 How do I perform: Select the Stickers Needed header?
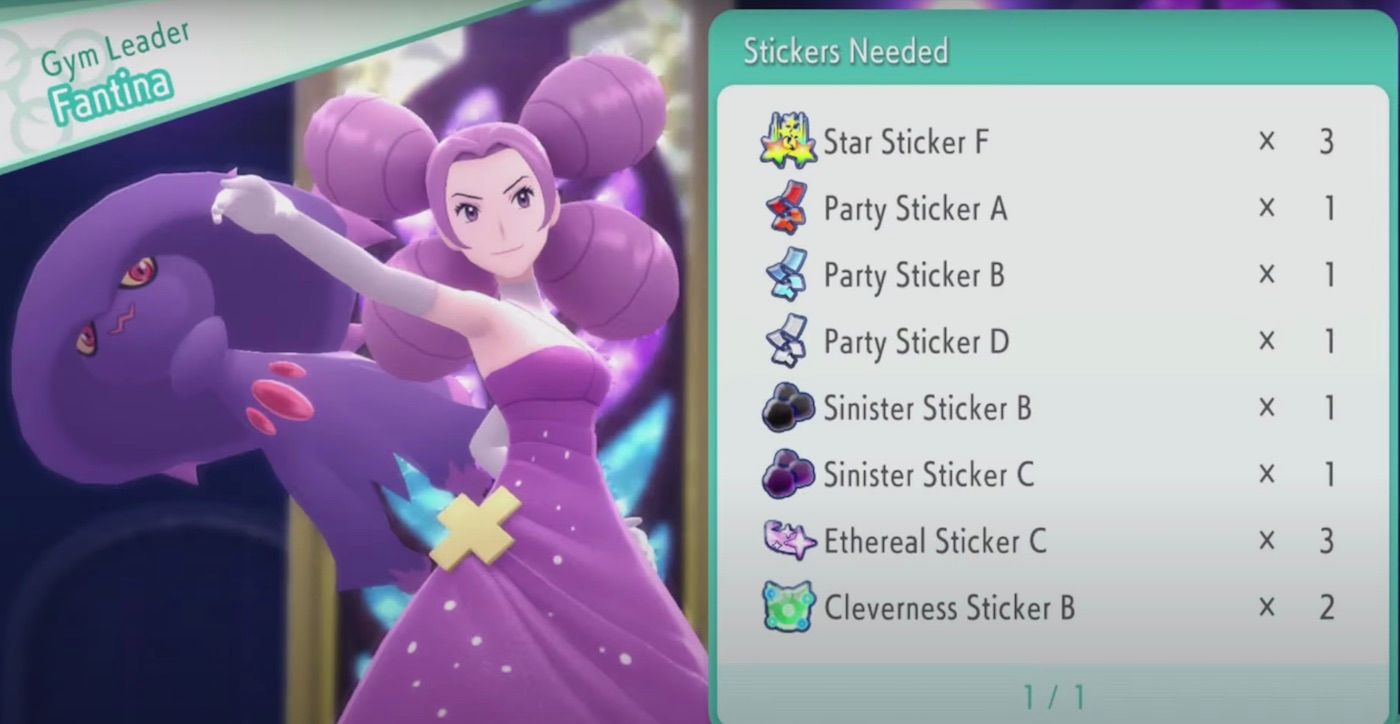847,51
